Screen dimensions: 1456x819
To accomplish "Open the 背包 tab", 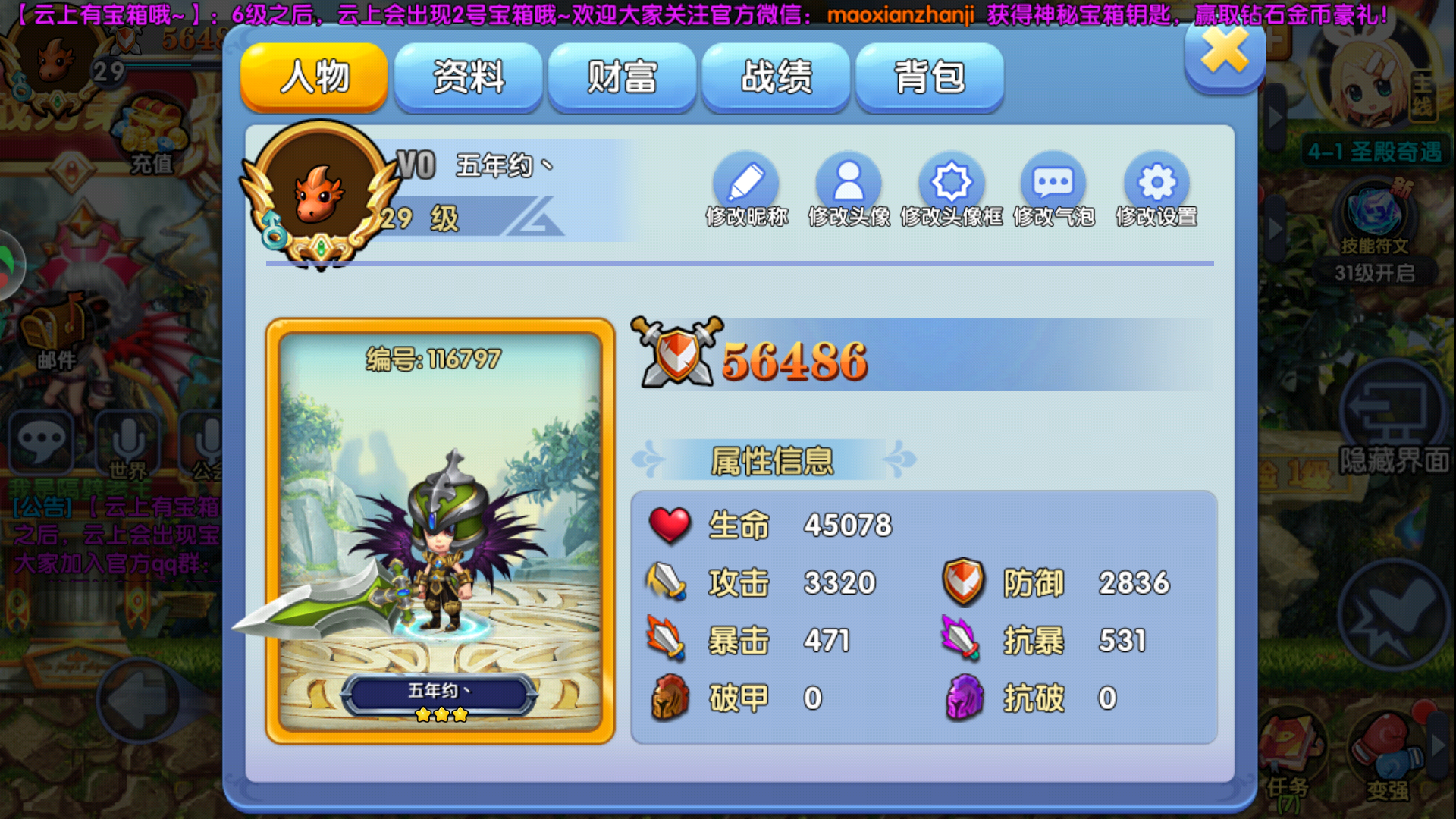I will (x=930, y=77).
